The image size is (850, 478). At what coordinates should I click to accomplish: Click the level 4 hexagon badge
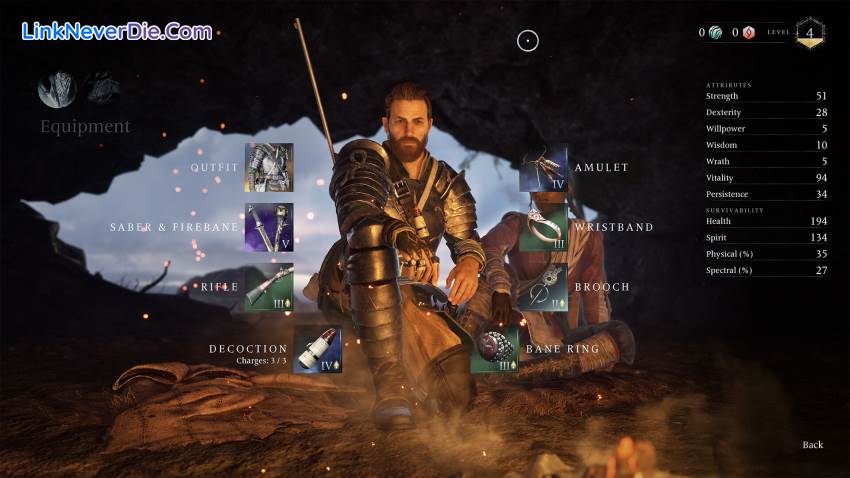pyautogui.click(x=808, y=33)
